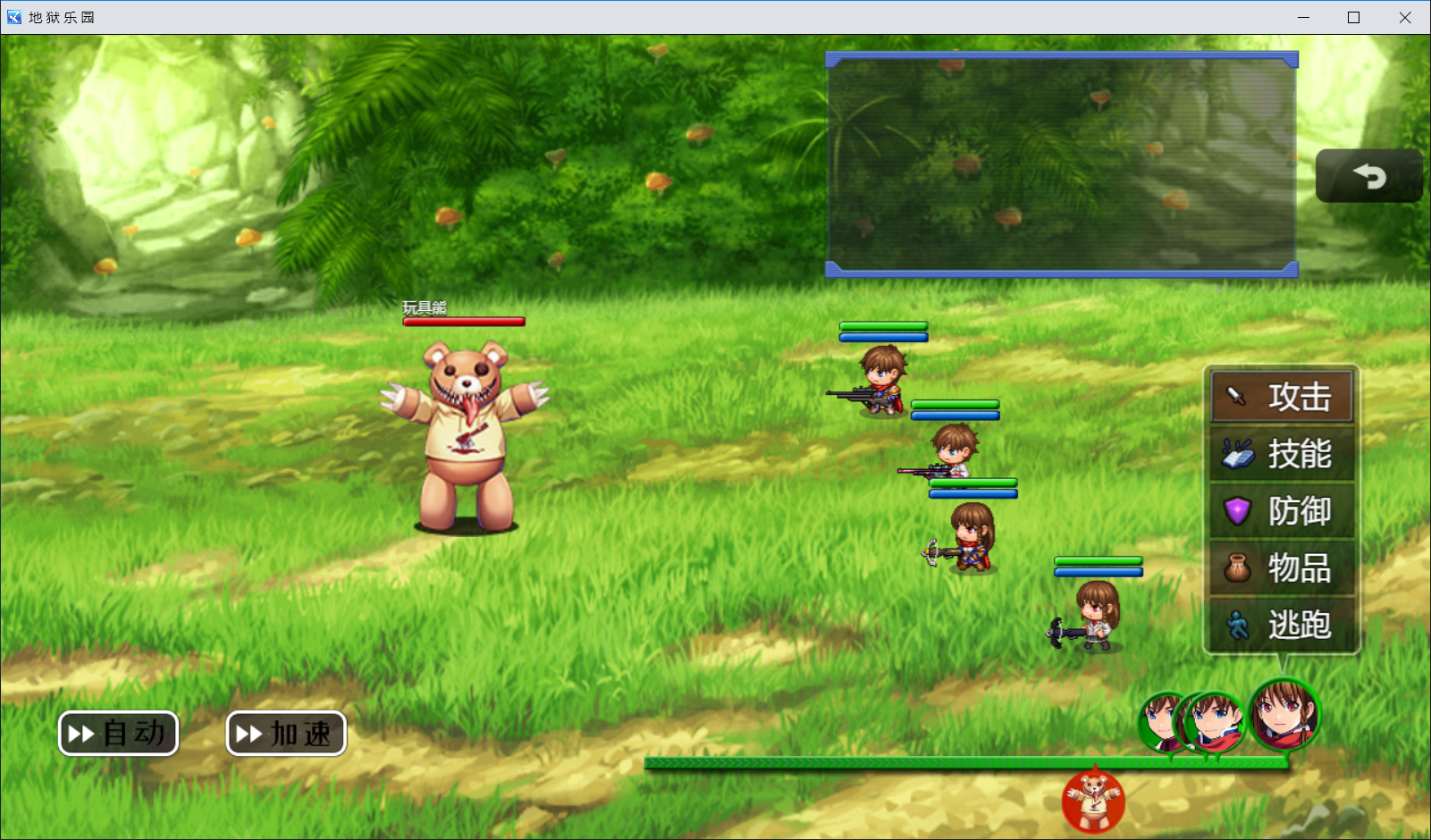Choose the 攻击 attack command

point(1282,396)
